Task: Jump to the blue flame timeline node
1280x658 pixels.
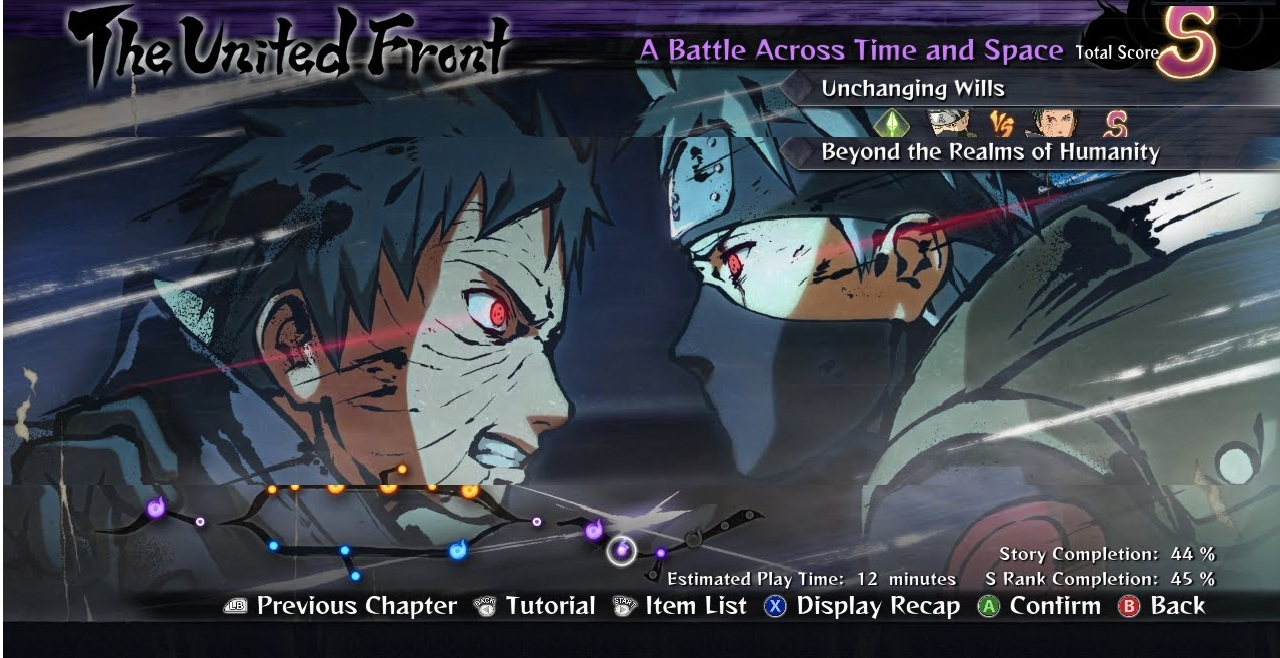Action: click(459, 548)
